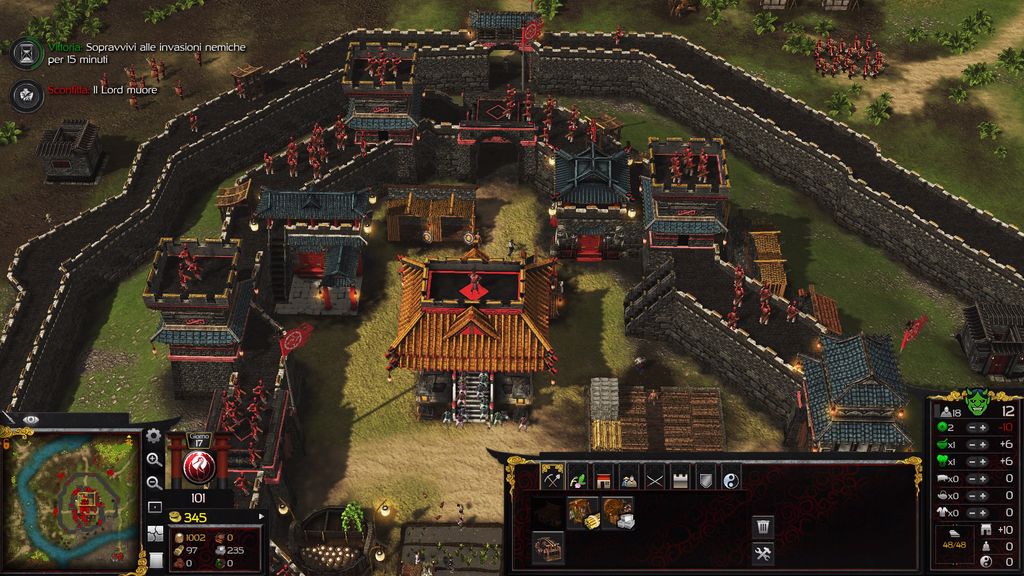The width and height of the screenshot is (1024, 576).
Task: Choose the stone quarry building icon
Action: coord(616,513)
